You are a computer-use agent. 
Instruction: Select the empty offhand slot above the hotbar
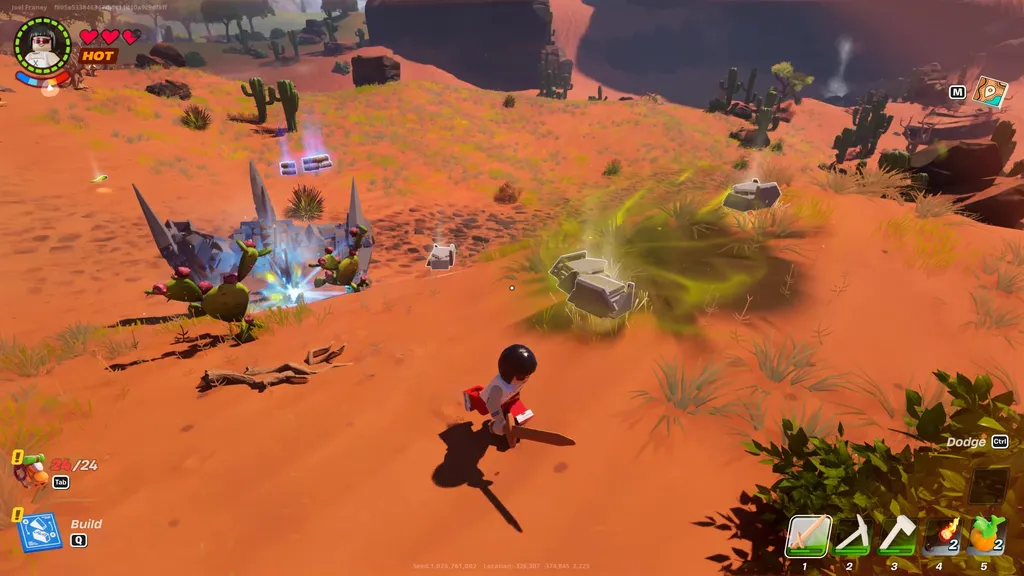(x=988, y=486)
